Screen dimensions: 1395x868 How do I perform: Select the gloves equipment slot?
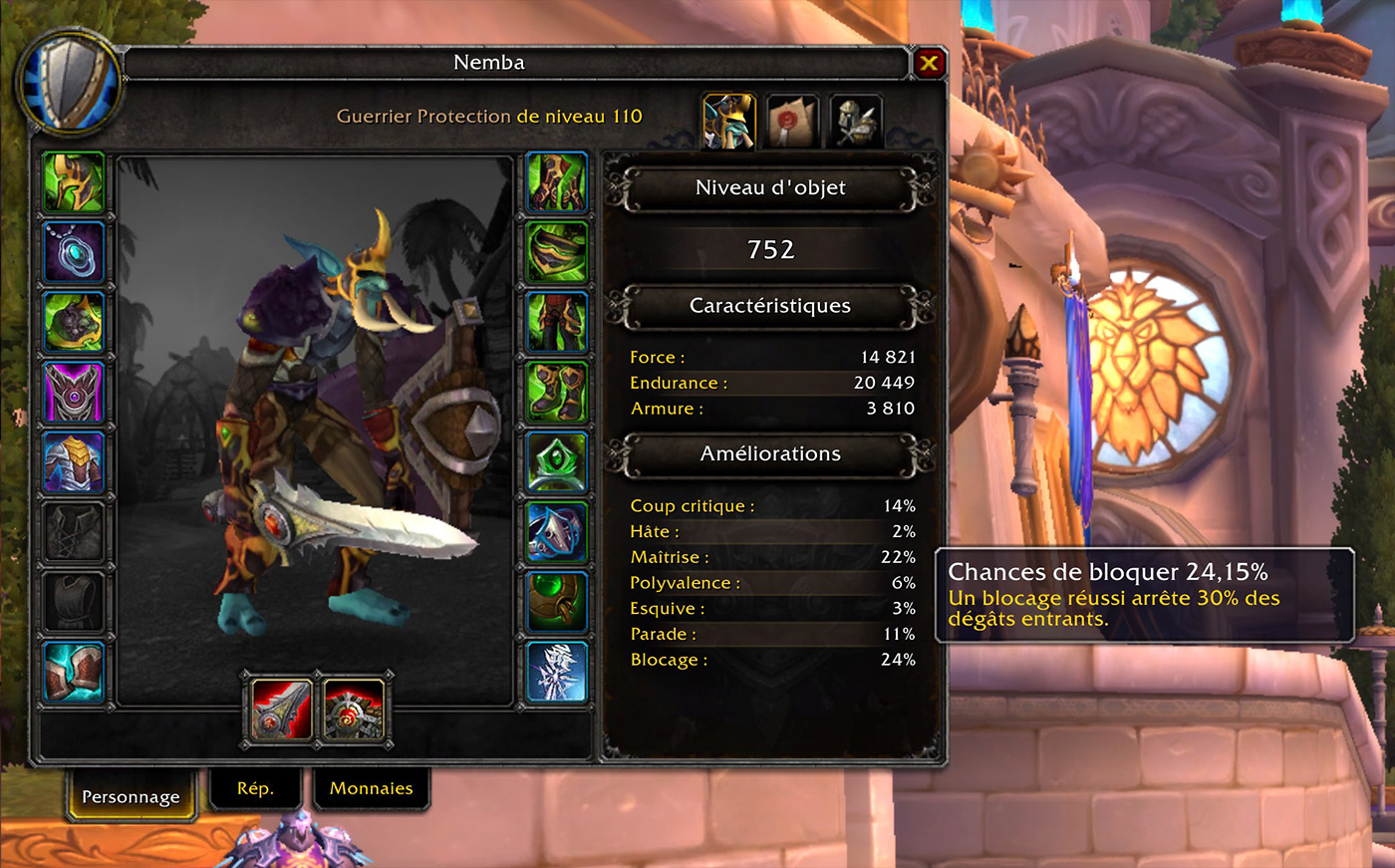[x=556, y=182]
